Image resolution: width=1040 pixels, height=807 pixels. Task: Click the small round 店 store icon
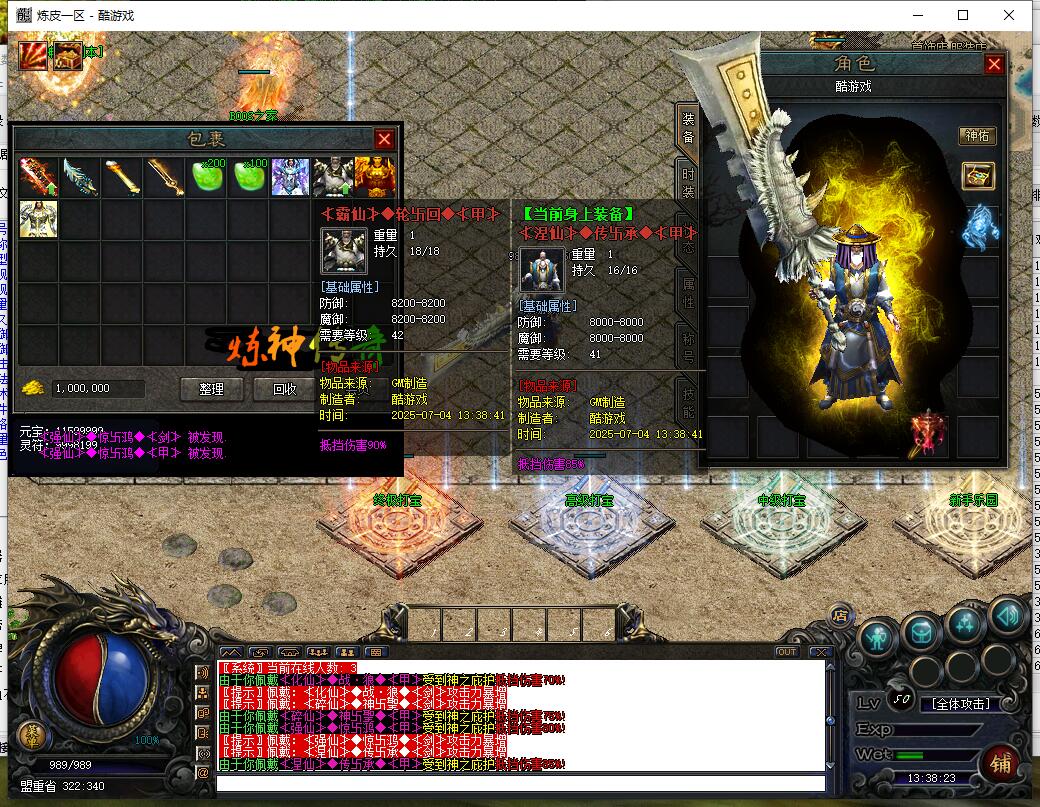[840, 614]
